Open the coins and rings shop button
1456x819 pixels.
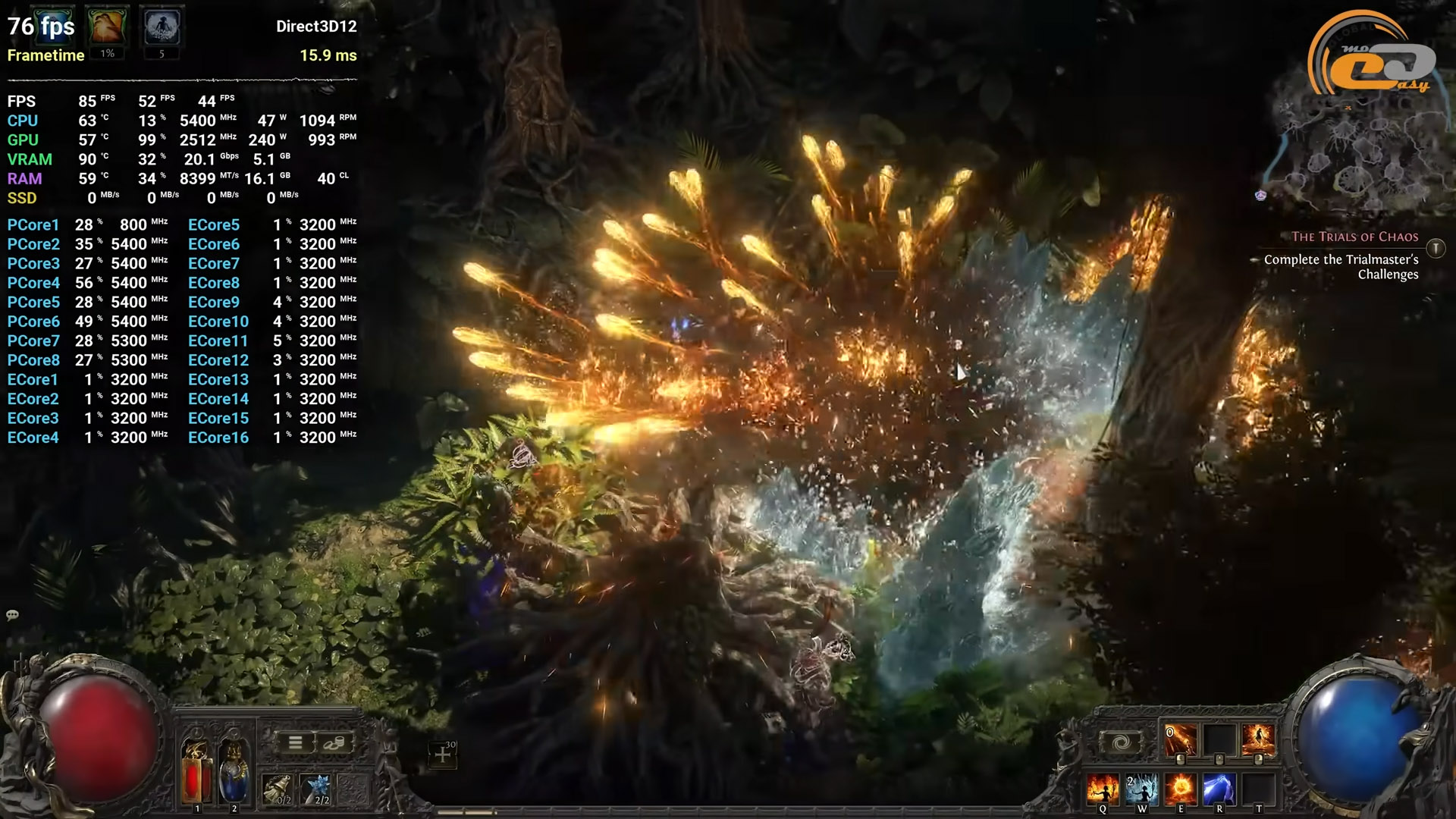(334, 743)
